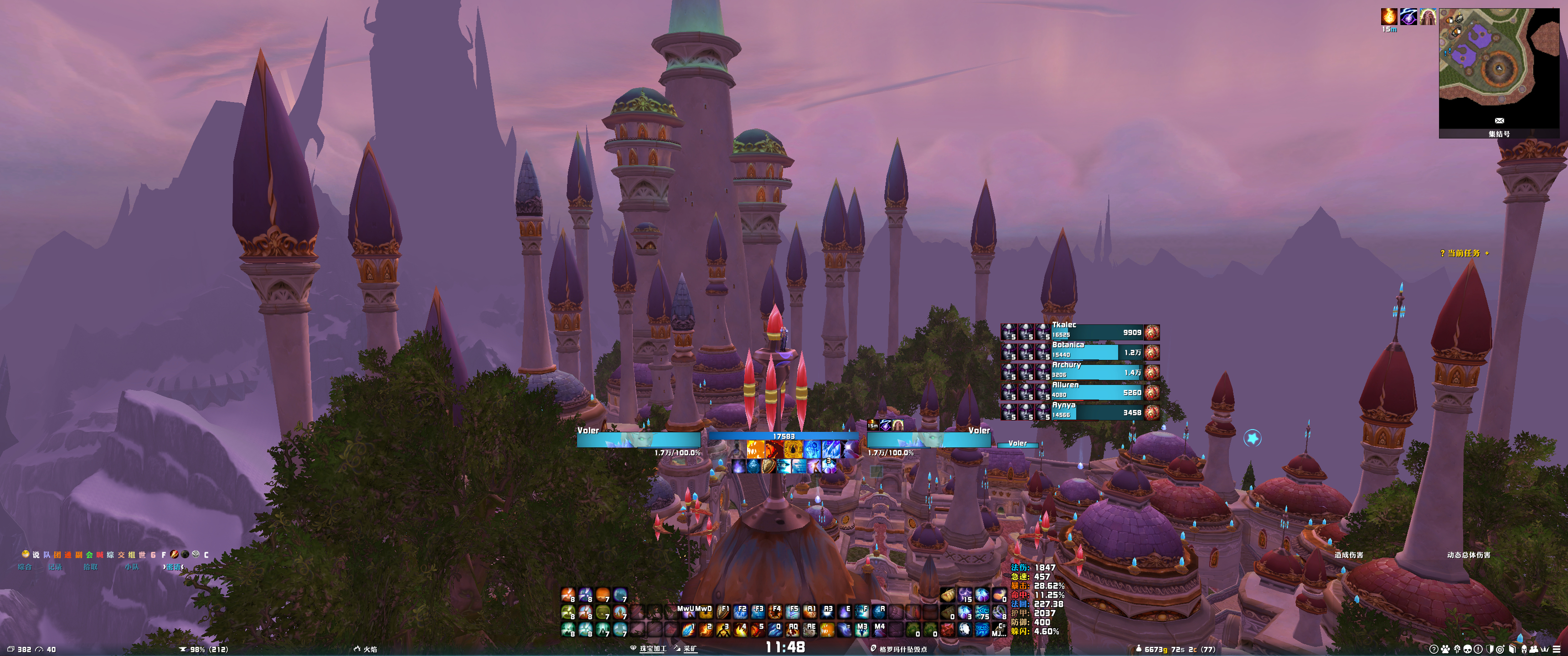Target Archury in the party list
Screen dimensions: 1568x656
click(1097, 373)
